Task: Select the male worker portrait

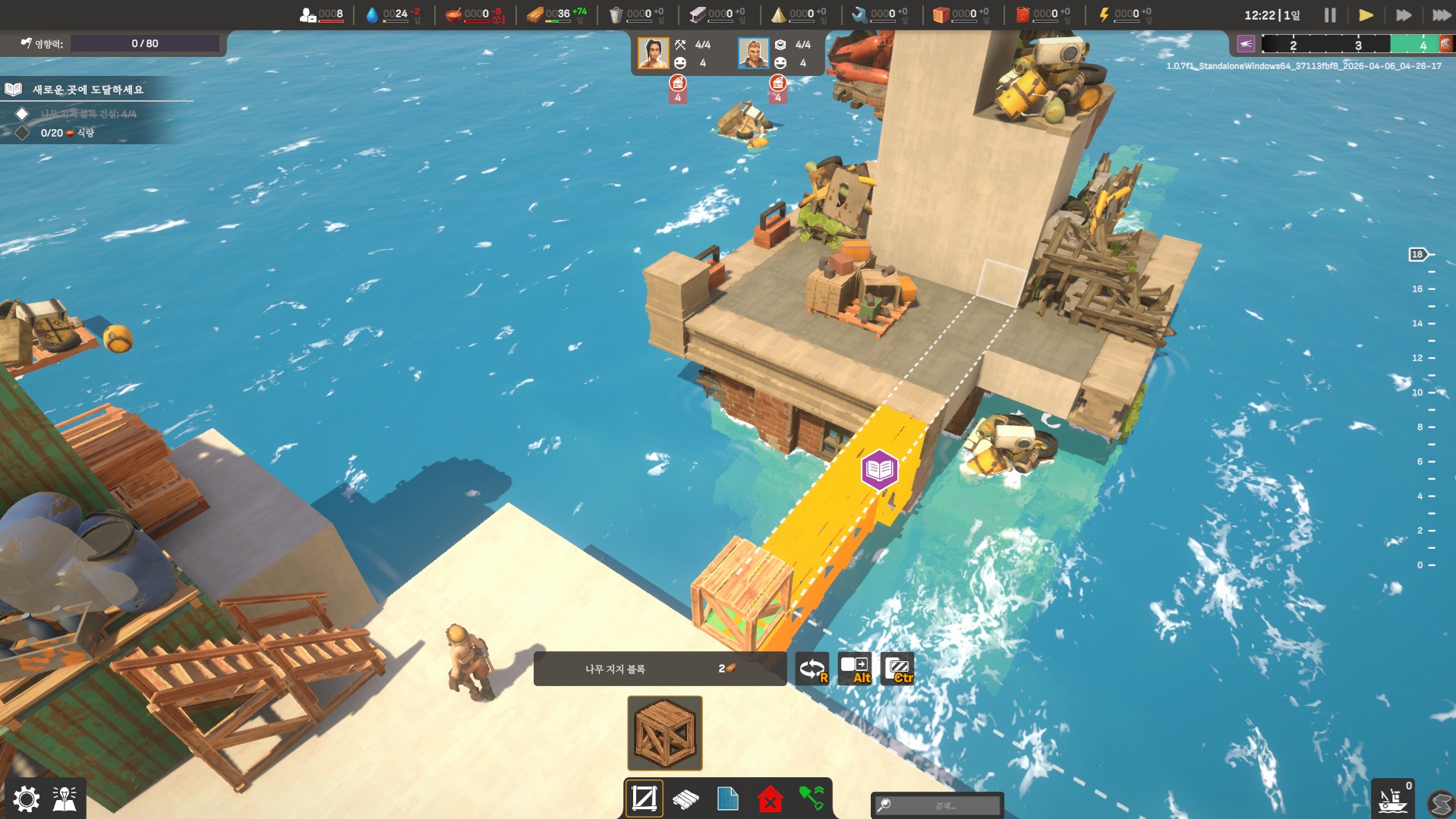Action: [x=753, y=53]
